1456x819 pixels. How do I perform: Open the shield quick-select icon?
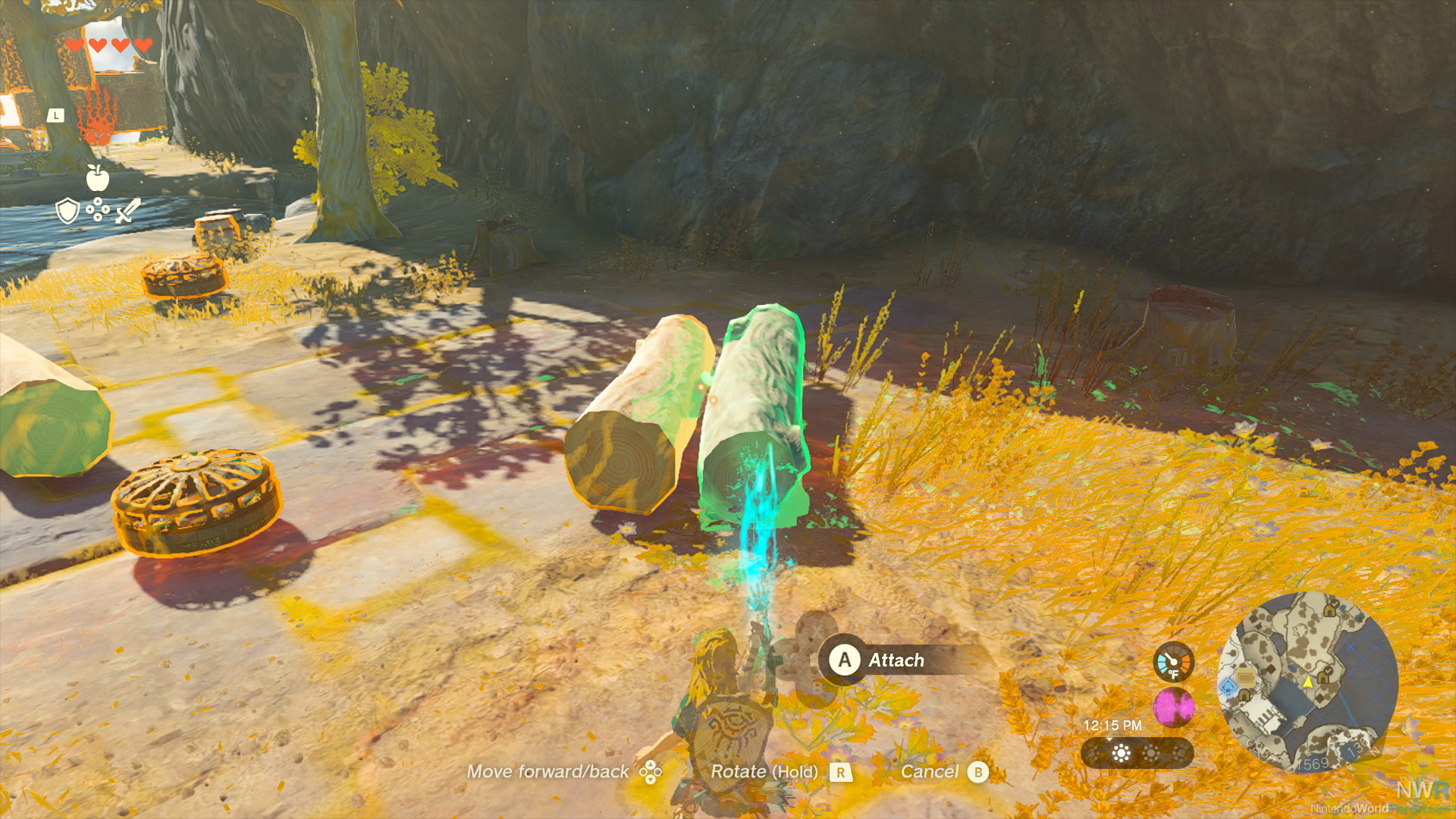[x=67, y=210]
